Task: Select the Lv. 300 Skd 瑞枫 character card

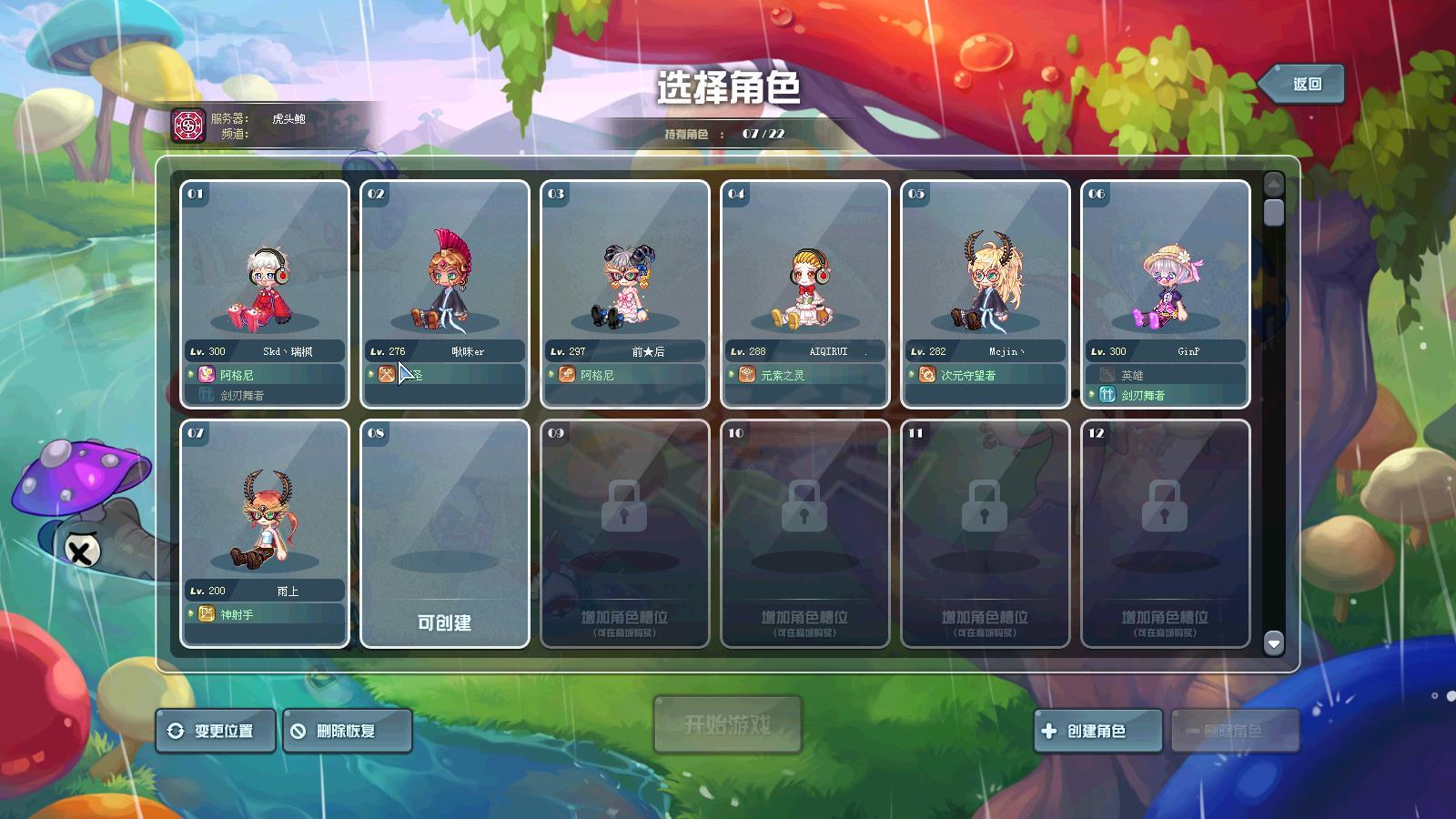Action: click(x=265, y=293)
